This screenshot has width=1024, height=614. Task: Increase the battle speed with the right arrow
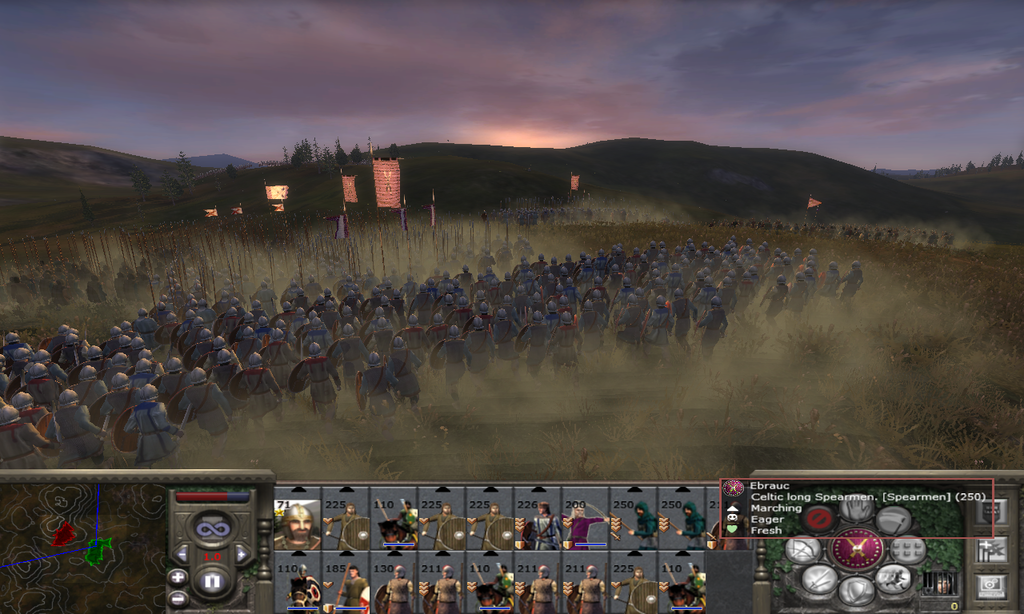point(241,553)
